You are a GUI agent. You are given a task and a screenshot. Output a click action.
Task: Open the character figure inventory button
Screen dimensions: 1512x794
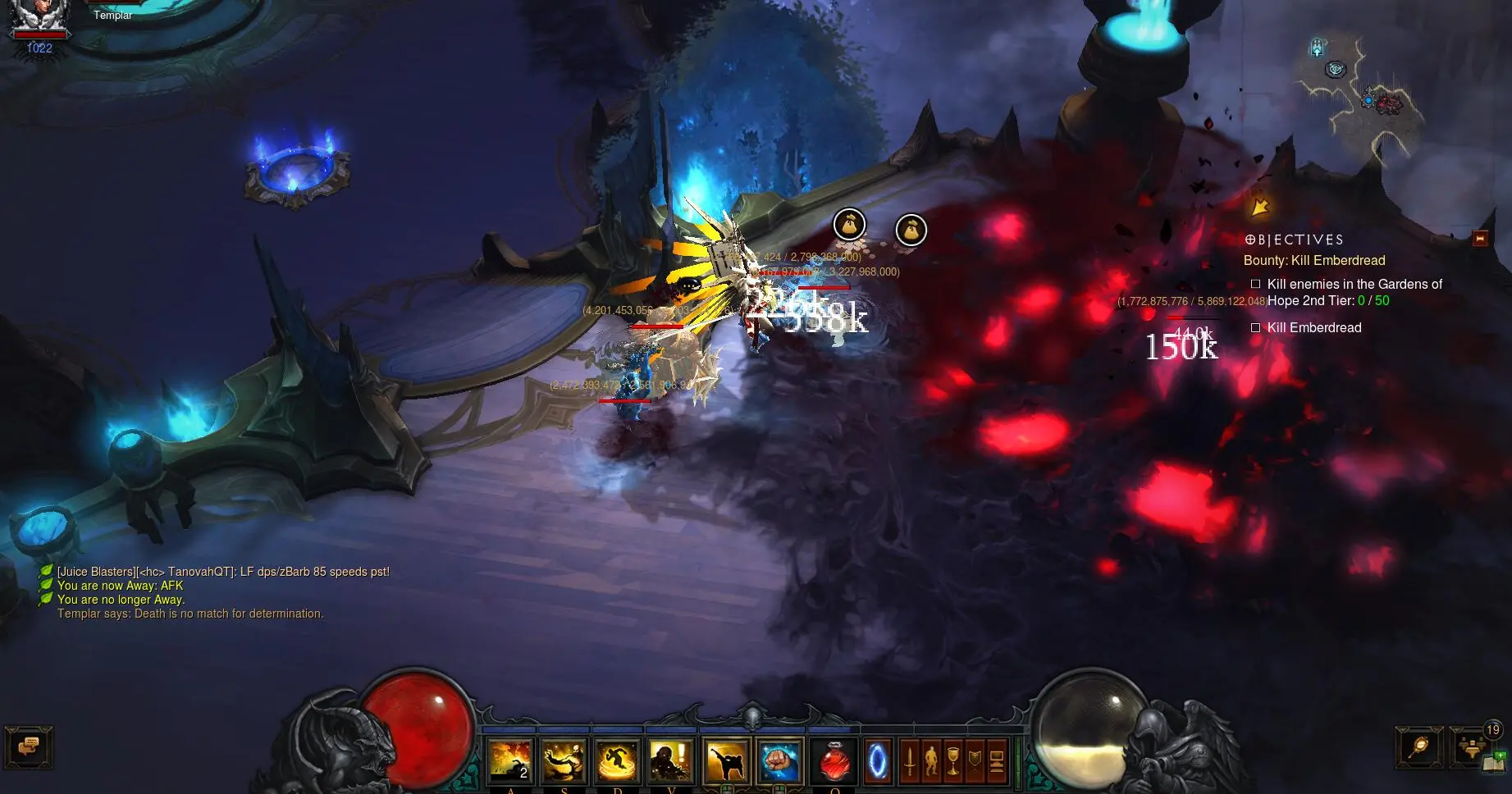click(x=931, y=760)
